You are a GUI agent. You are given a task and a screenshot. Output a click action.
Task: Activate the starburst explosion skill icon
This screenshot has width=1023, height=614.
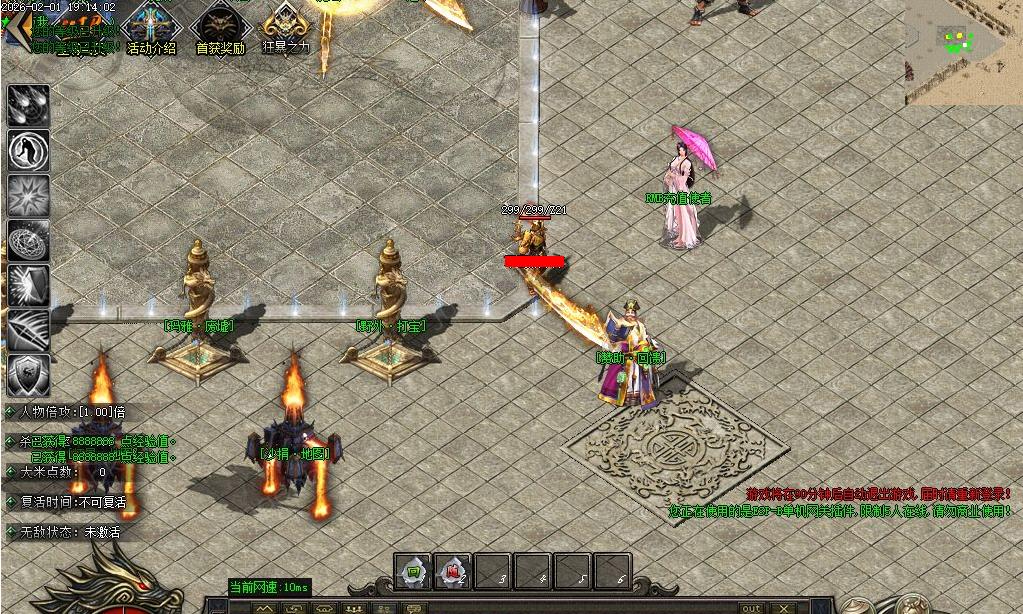(28, 195)
